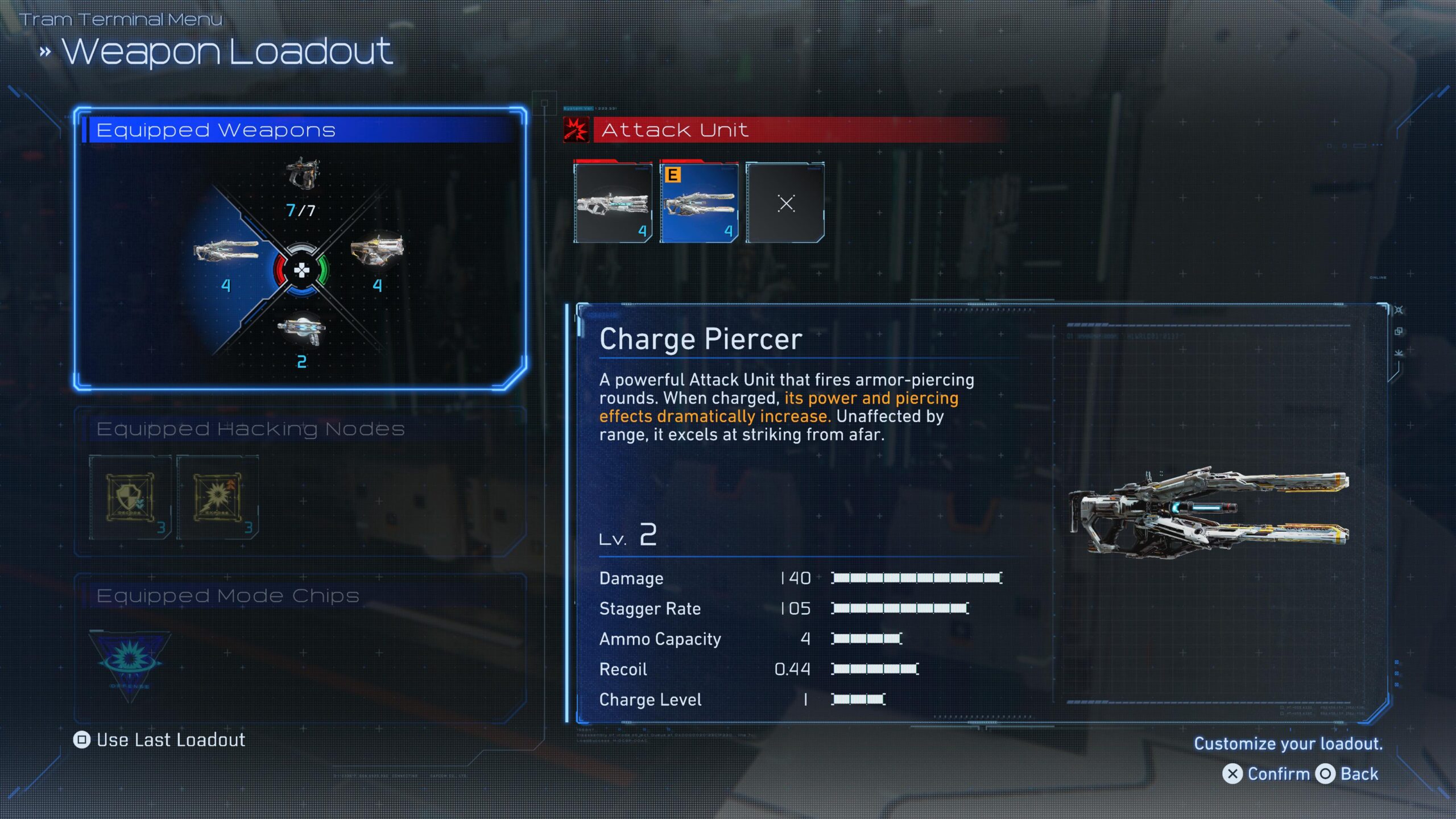Select the shield hacking node icon
Screen dimensions: 1456x819
click(x=130, y=498)
